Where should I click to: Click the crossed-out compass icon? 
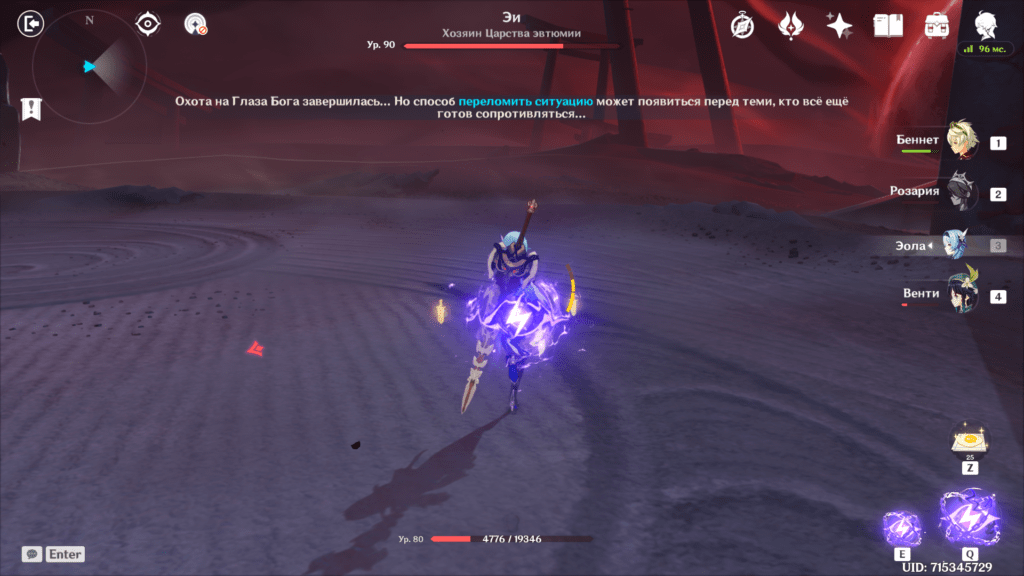742,26
